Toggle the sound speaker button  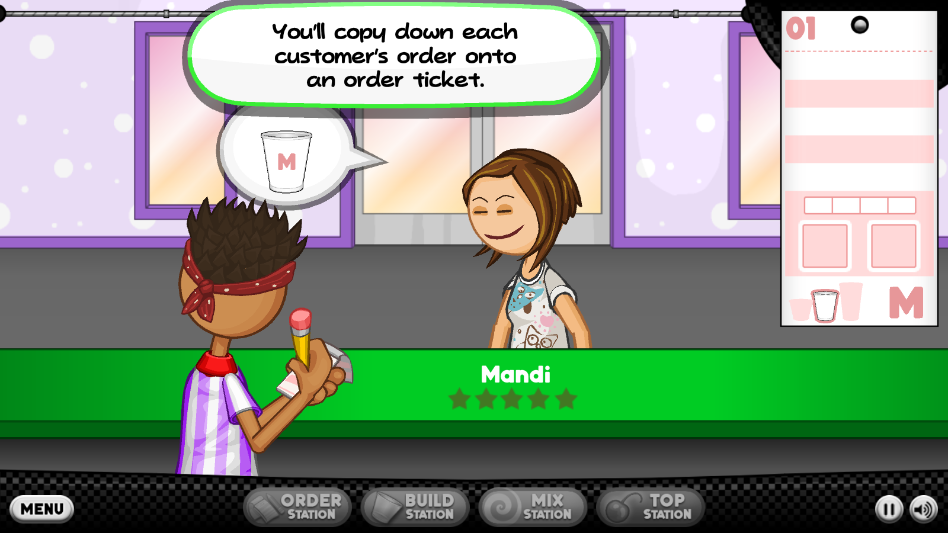[923, 509]
